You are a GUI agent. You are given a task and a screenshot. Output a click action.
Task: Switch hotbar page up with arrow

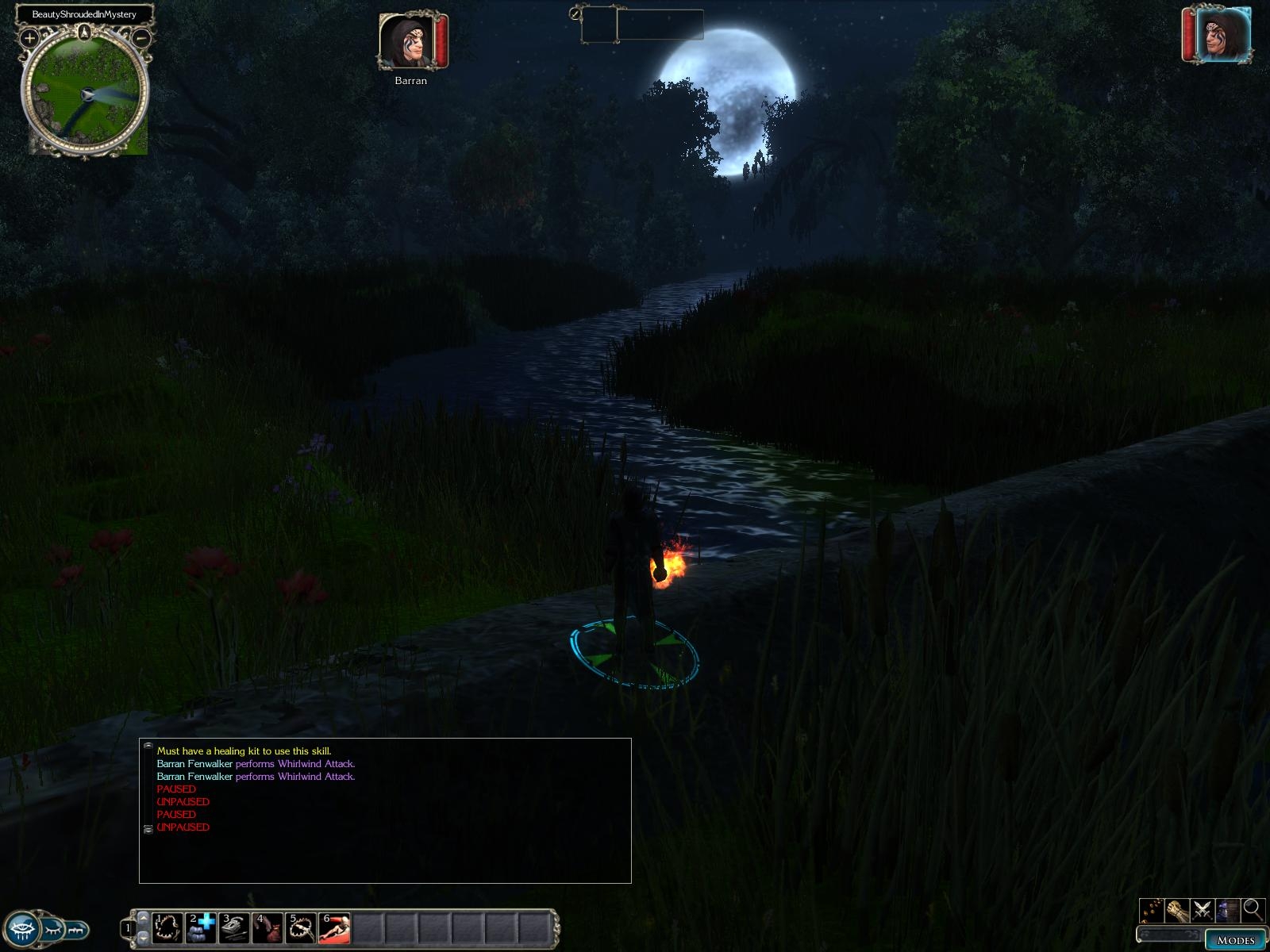[143, 917]
